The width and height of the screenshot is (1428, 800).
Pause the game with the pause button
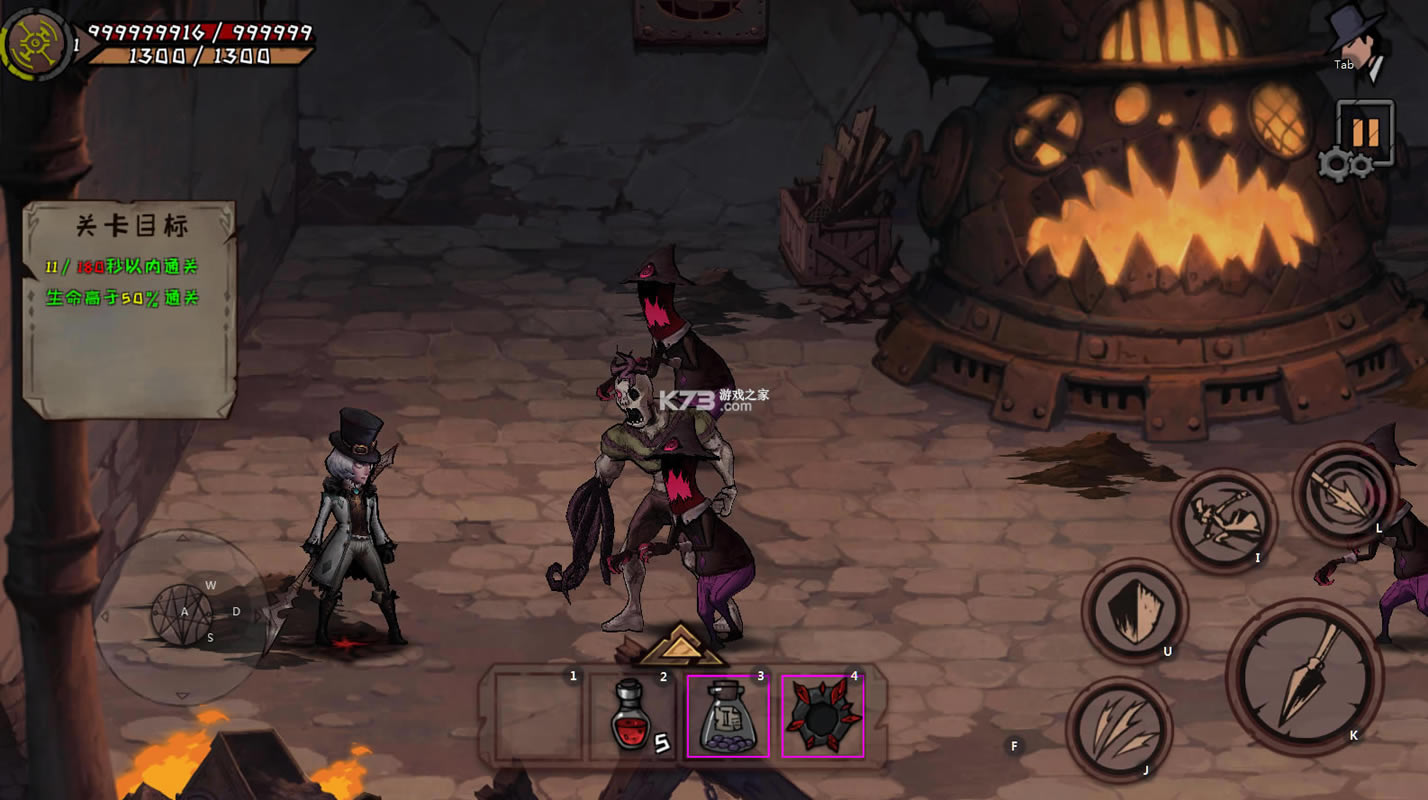[x=1365, y=132]
